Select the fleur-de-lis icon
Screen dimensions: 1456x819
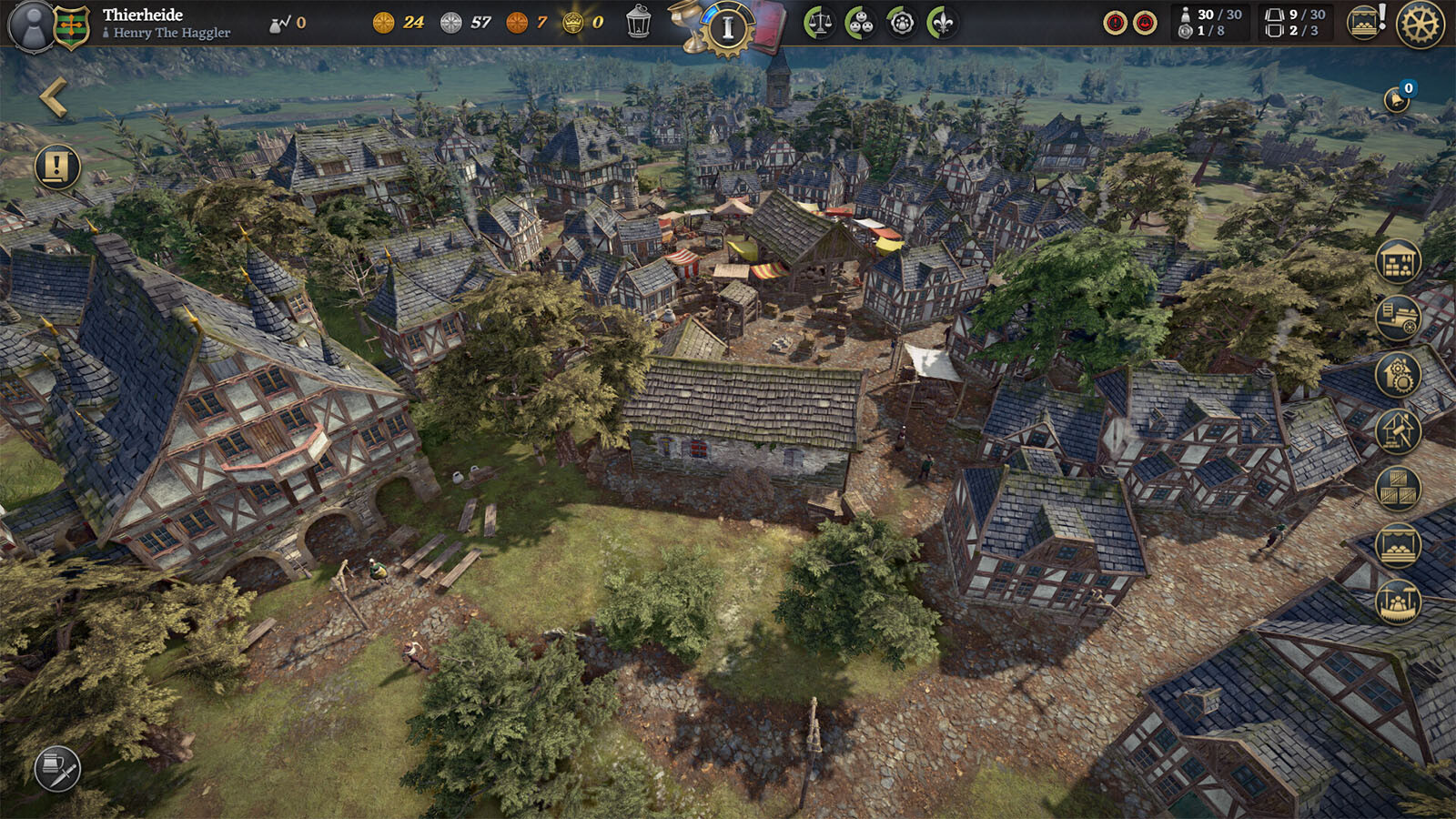[943, 23]
